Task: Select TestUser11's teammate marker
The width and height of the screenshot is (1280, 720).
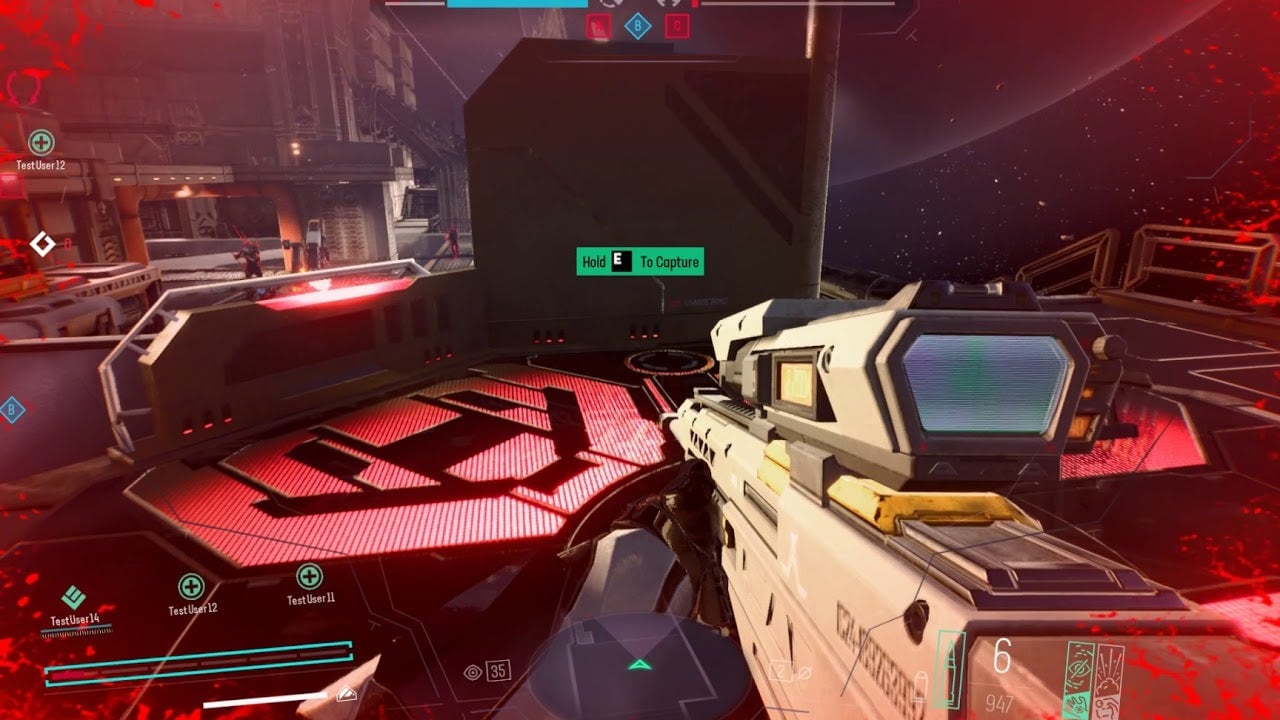Action: click(309, 577)
